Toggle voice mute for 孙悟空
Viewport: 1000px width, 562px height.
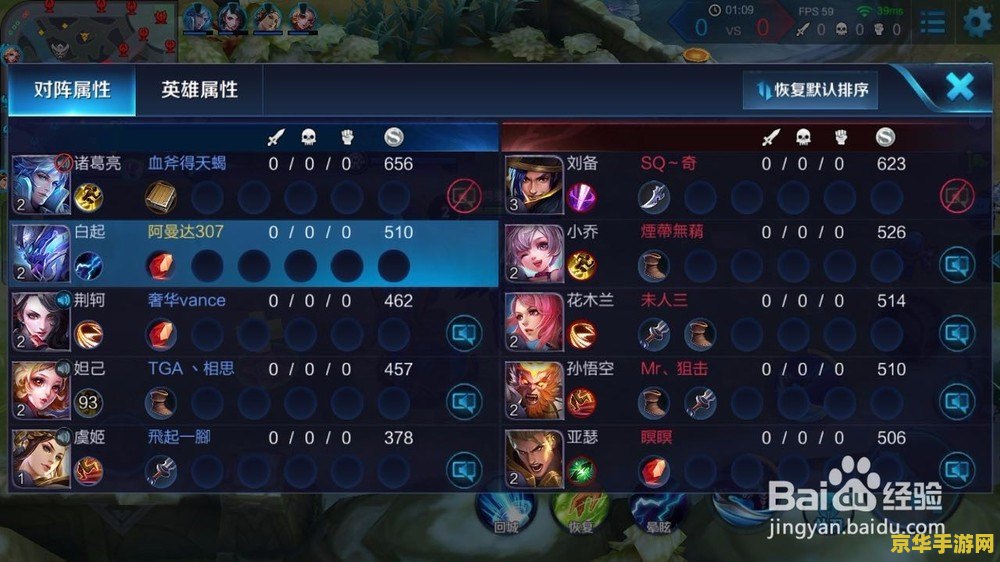956,402
